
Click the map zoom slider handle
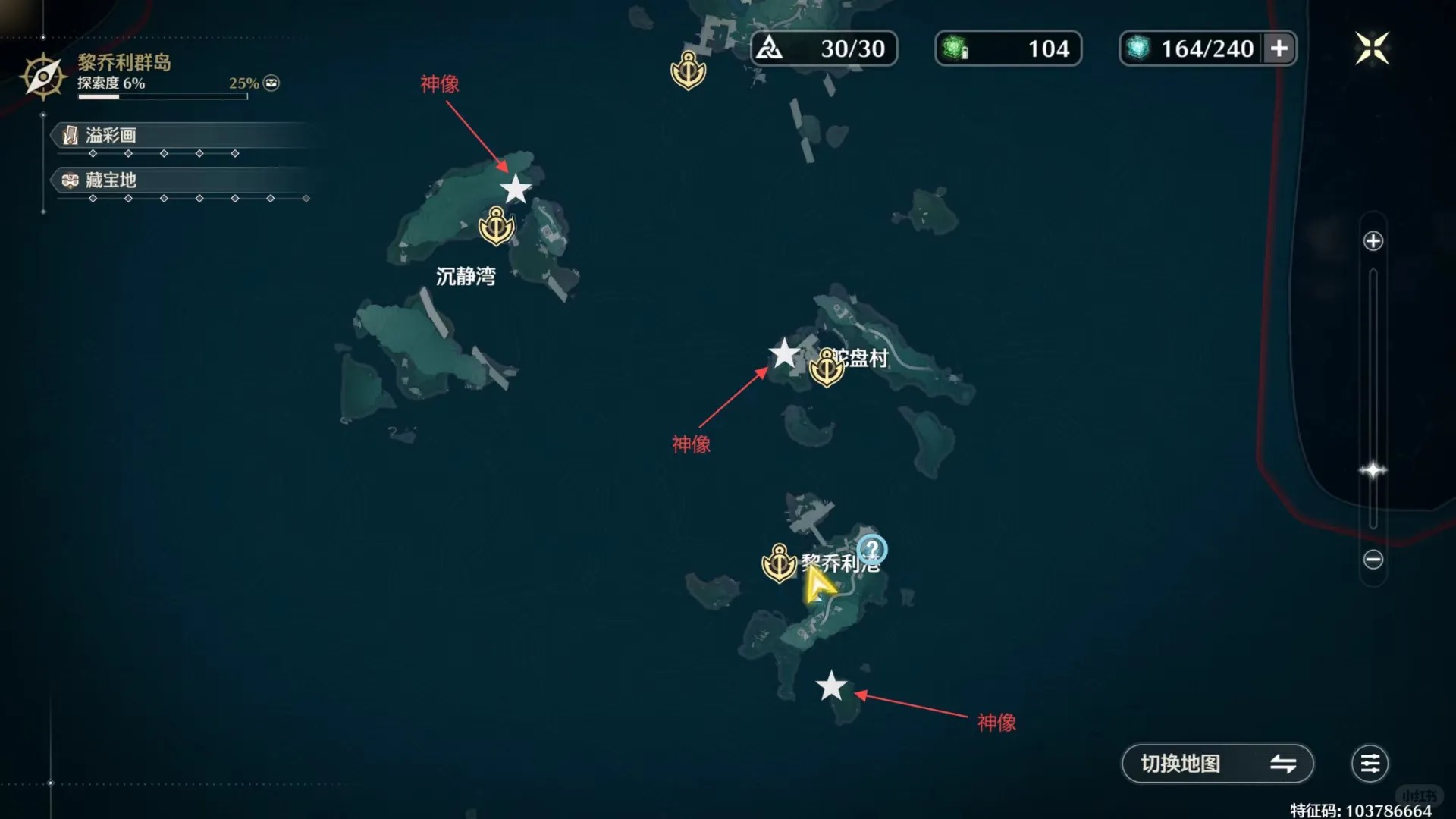pos(1373,470)
